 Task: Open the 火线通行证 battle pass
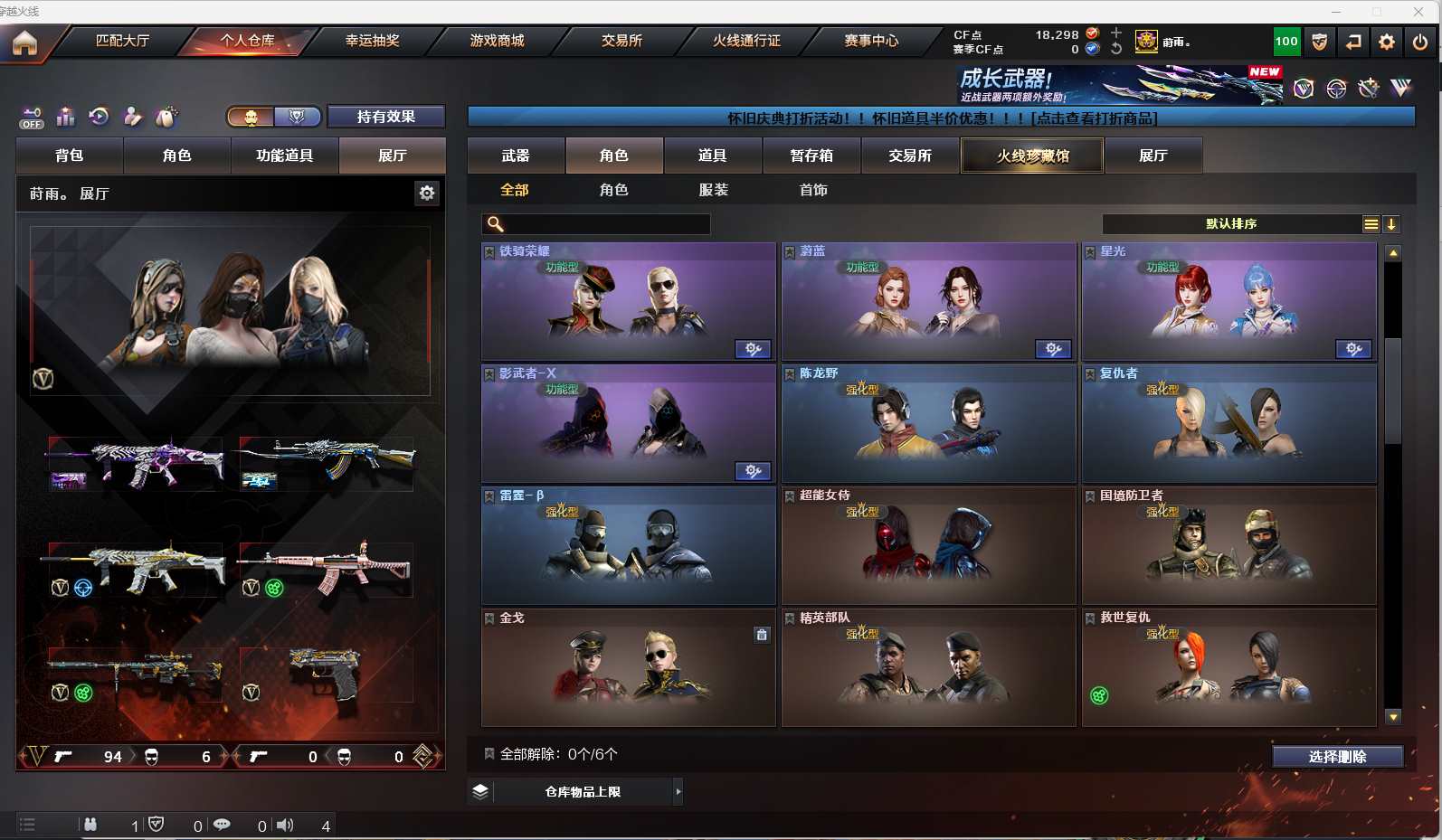click(746, 41)
